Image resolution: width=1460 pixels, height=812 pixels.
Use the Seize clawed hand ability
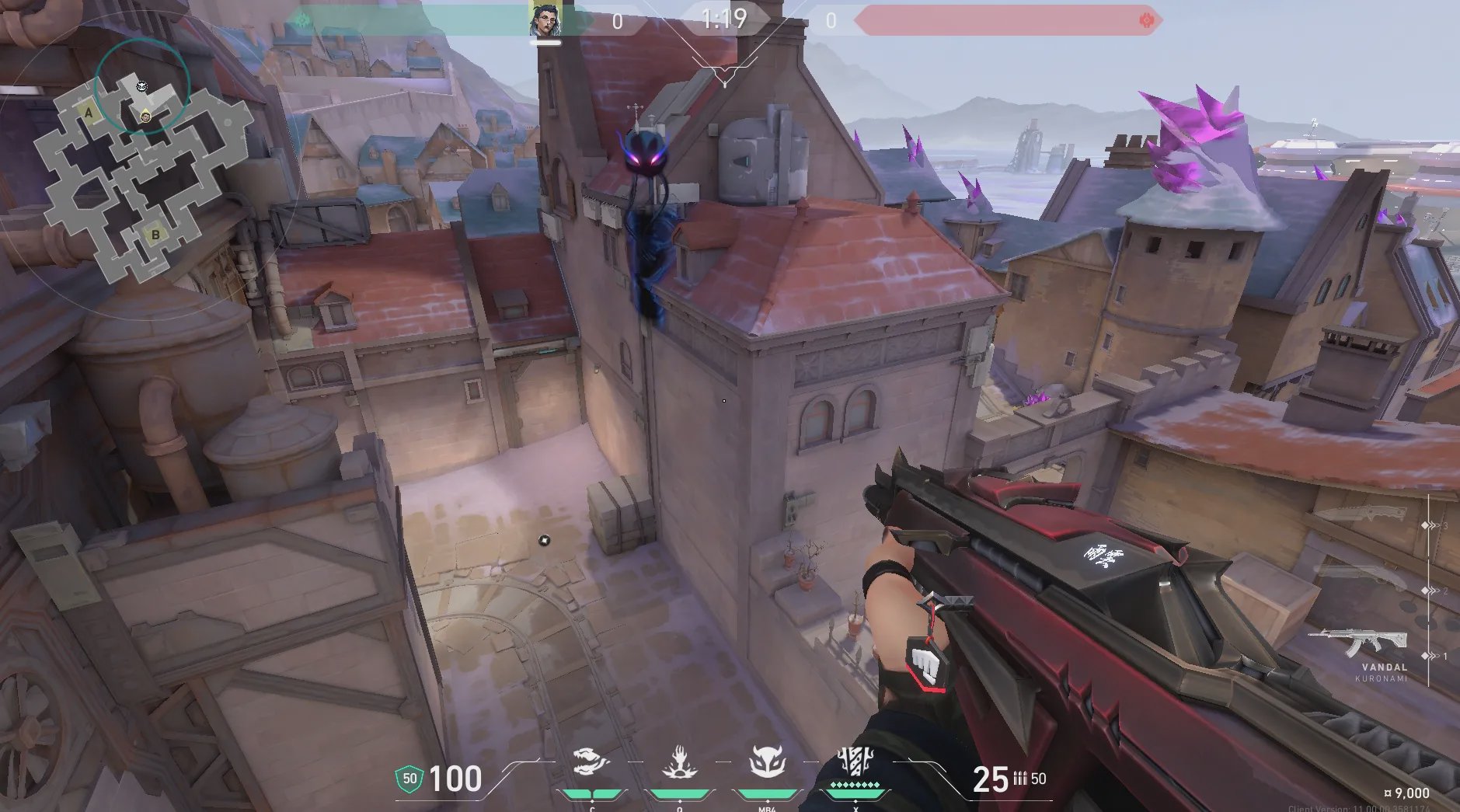point(679,763)
